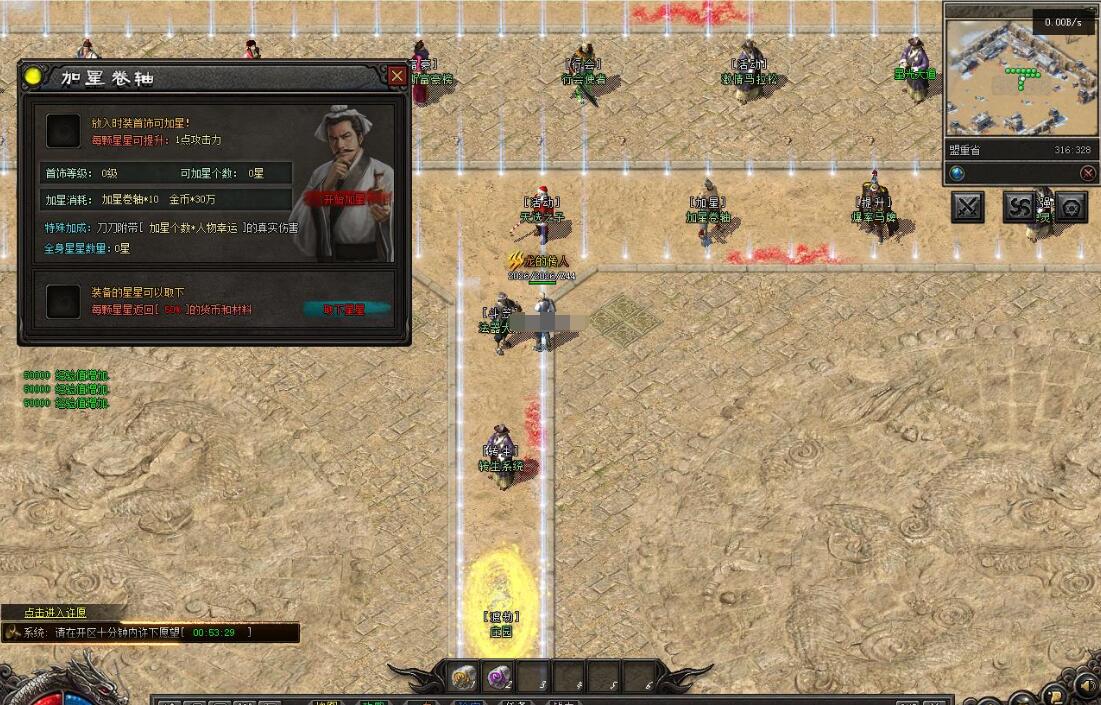
Task: Click the teal 取下星星 button
Action: coord(344,309)
